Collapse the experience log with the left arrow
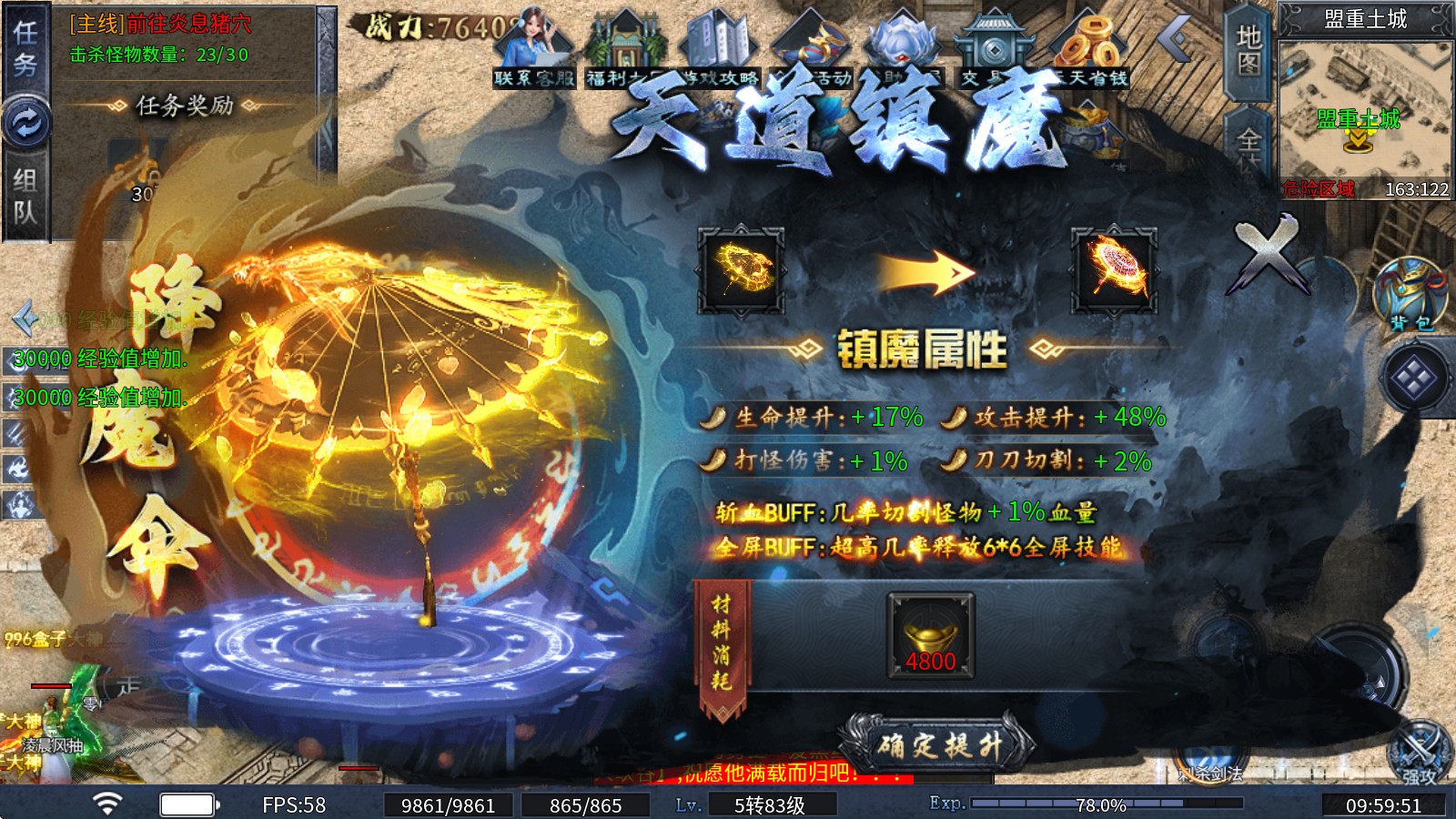The height and width of the screenshot is (819, 1456). tap(25, 317)
